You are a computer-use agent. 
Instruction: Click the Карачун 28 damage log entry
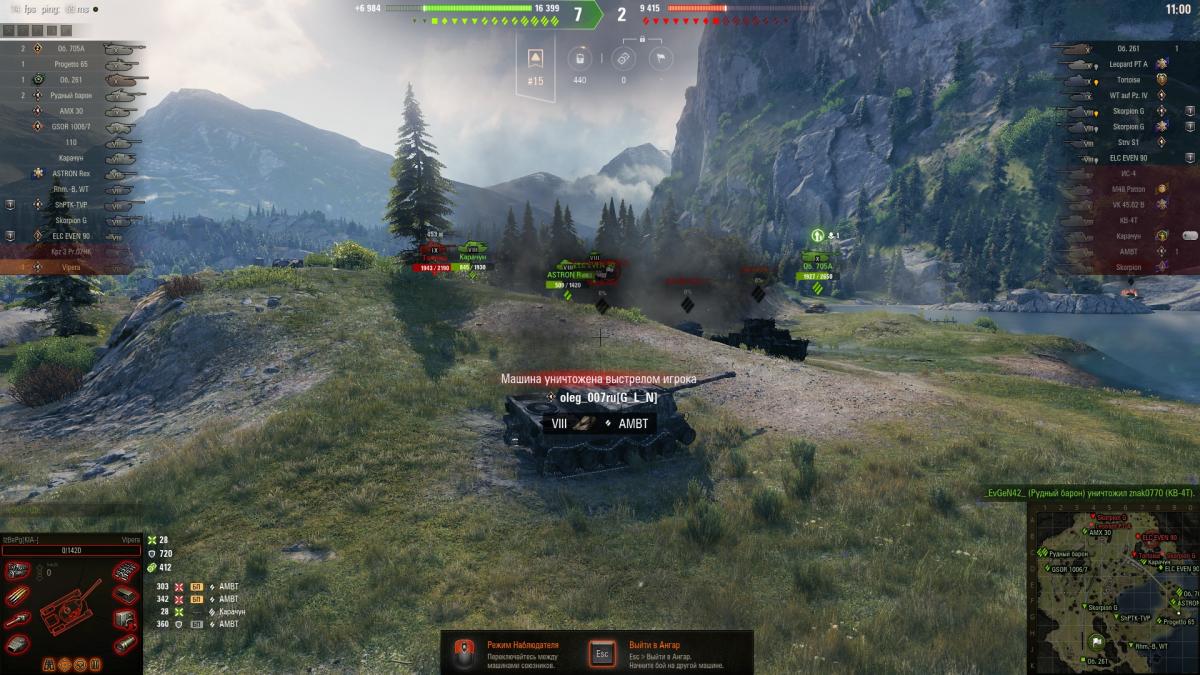[192, 611]
